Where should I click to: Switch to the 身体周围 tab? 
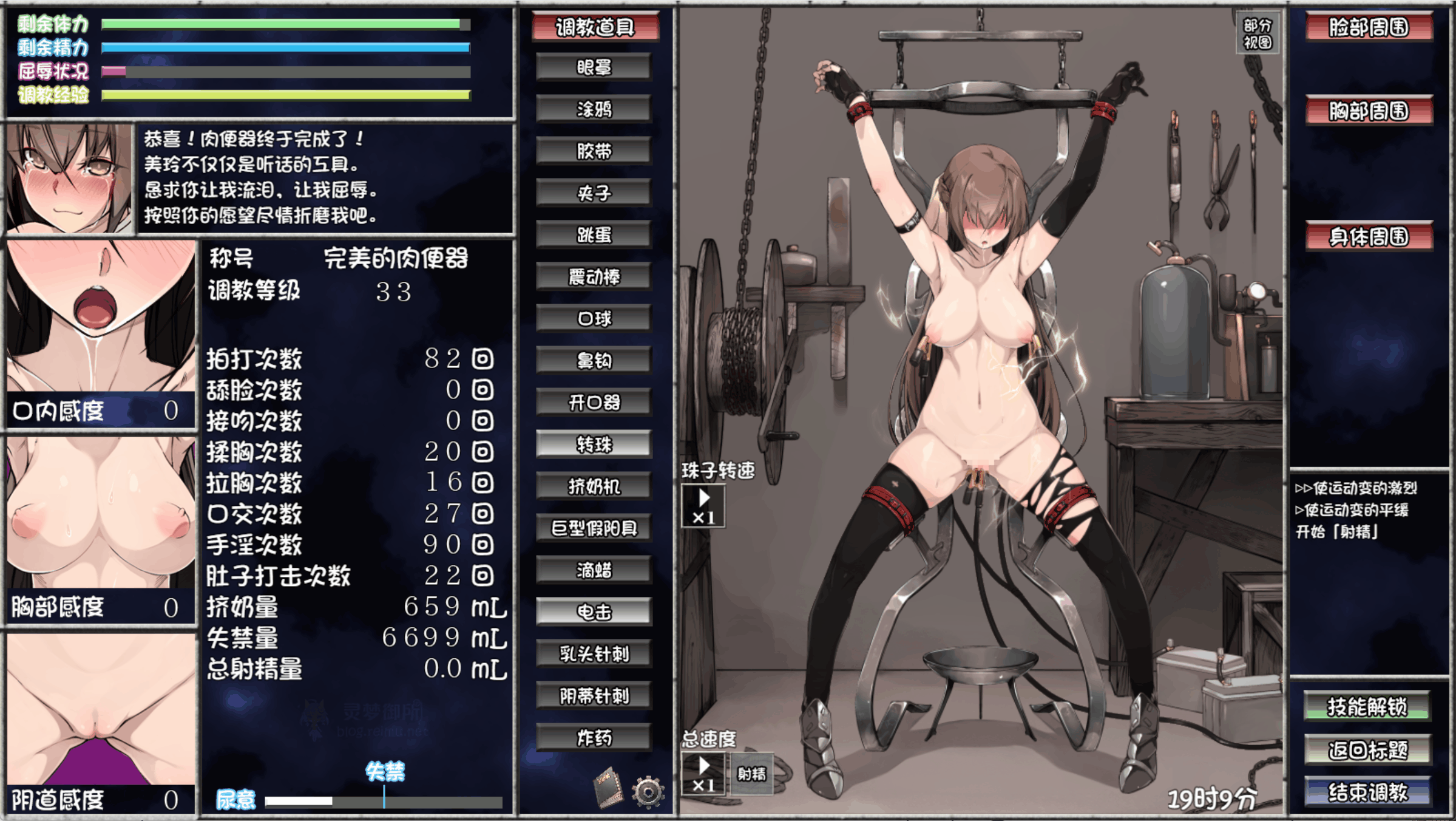[x=1369, y=237]
